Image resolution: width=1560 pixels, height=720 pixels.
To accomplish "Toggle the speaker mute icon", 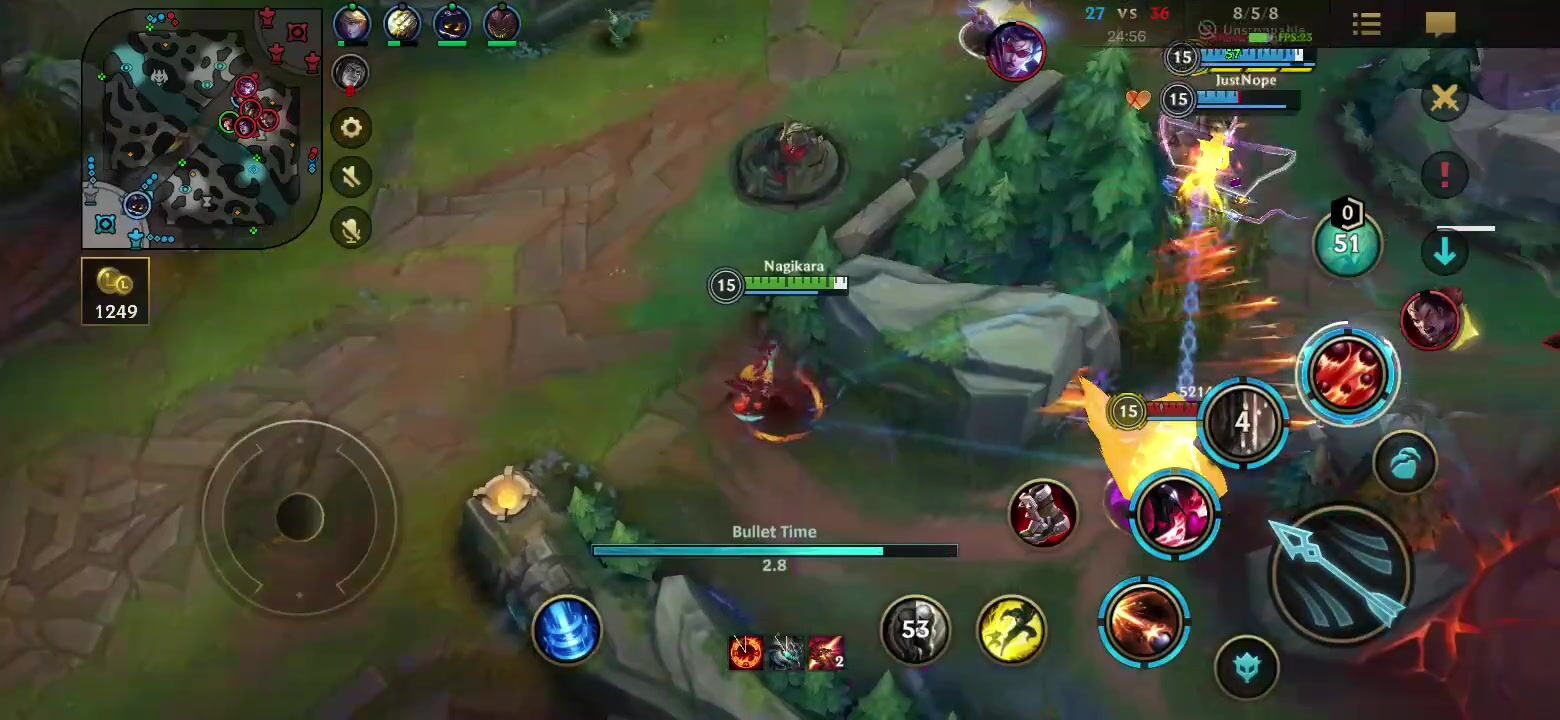I will [351, 178].
